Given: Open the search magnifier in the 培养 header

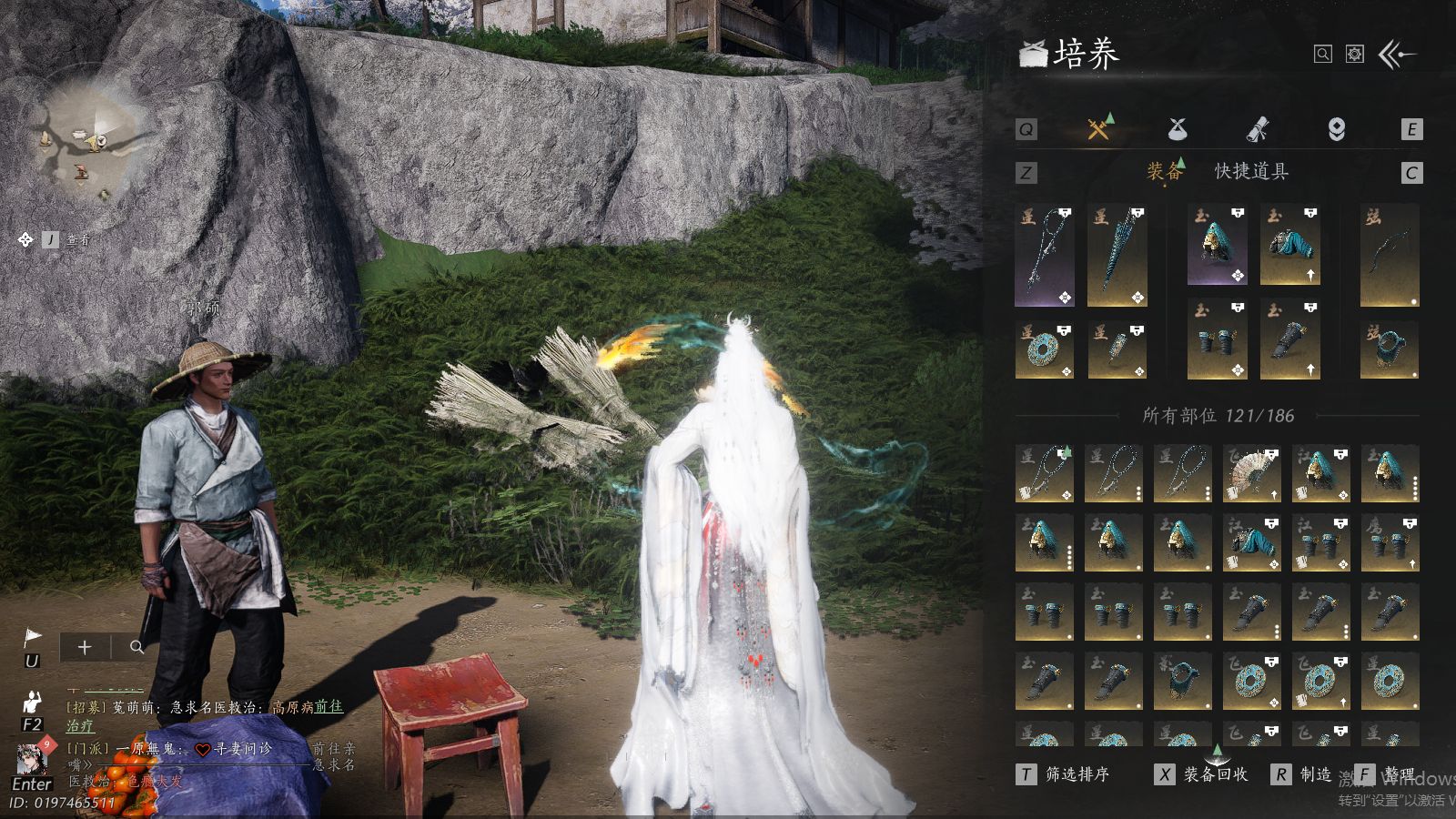Looking at the screenshot, I should tap(1322, 55).
